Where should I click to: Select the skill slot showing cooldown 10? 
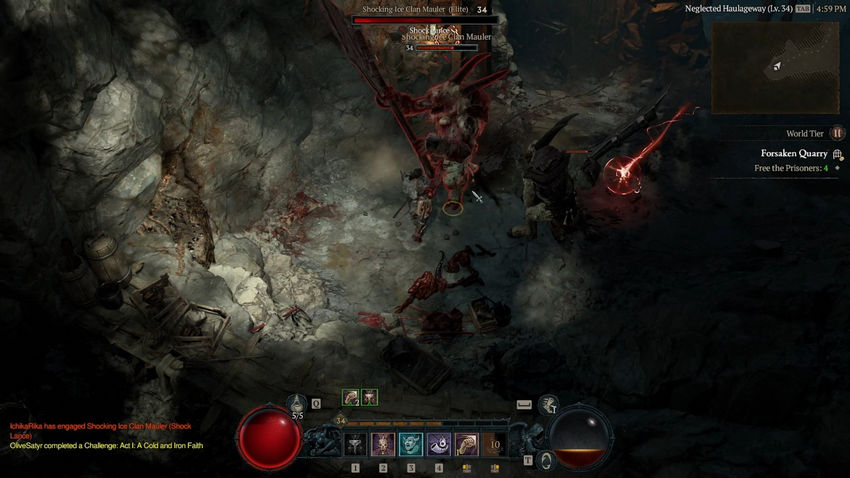point(494,444)
